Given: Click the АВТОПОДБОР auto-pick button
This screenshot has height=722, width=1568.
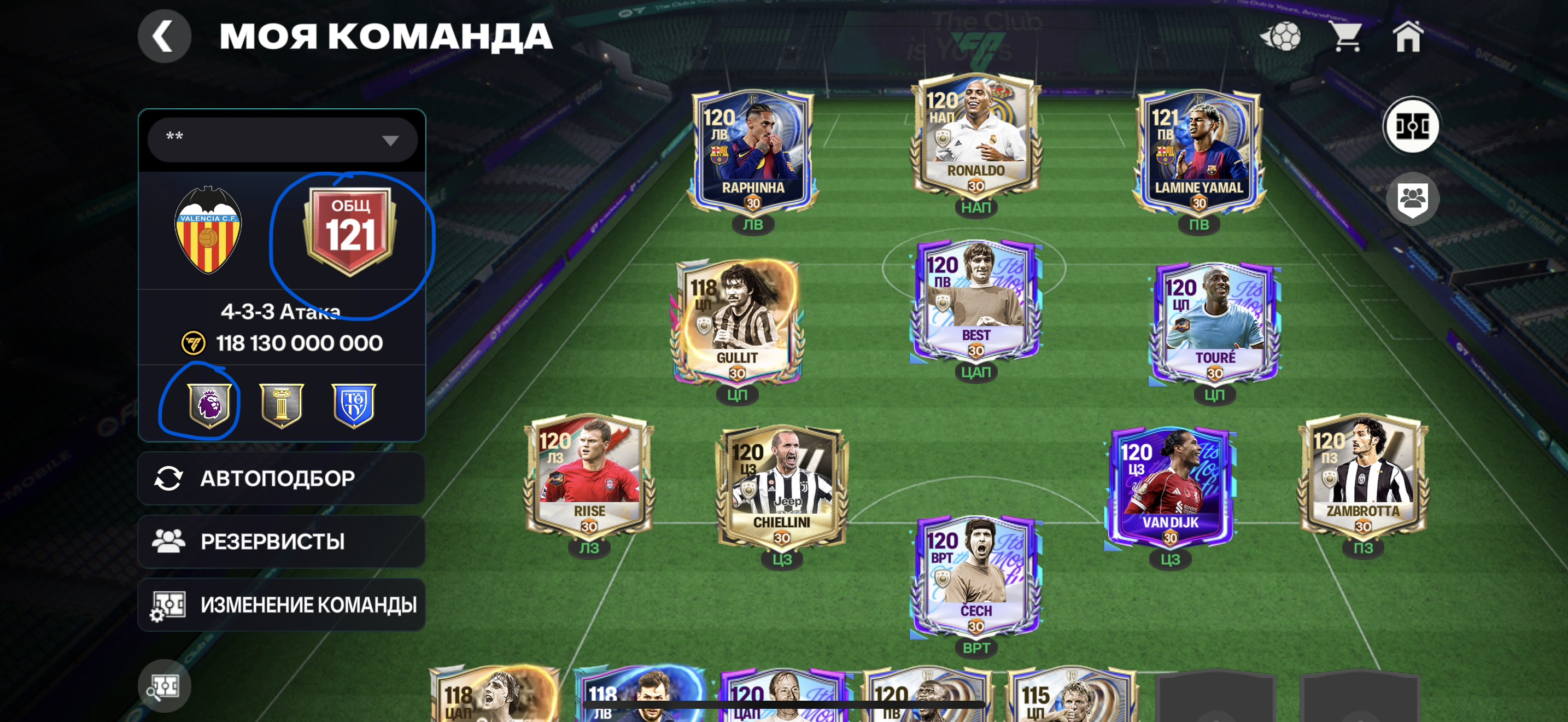Looking at the screenshot, I should pos(281,479).
